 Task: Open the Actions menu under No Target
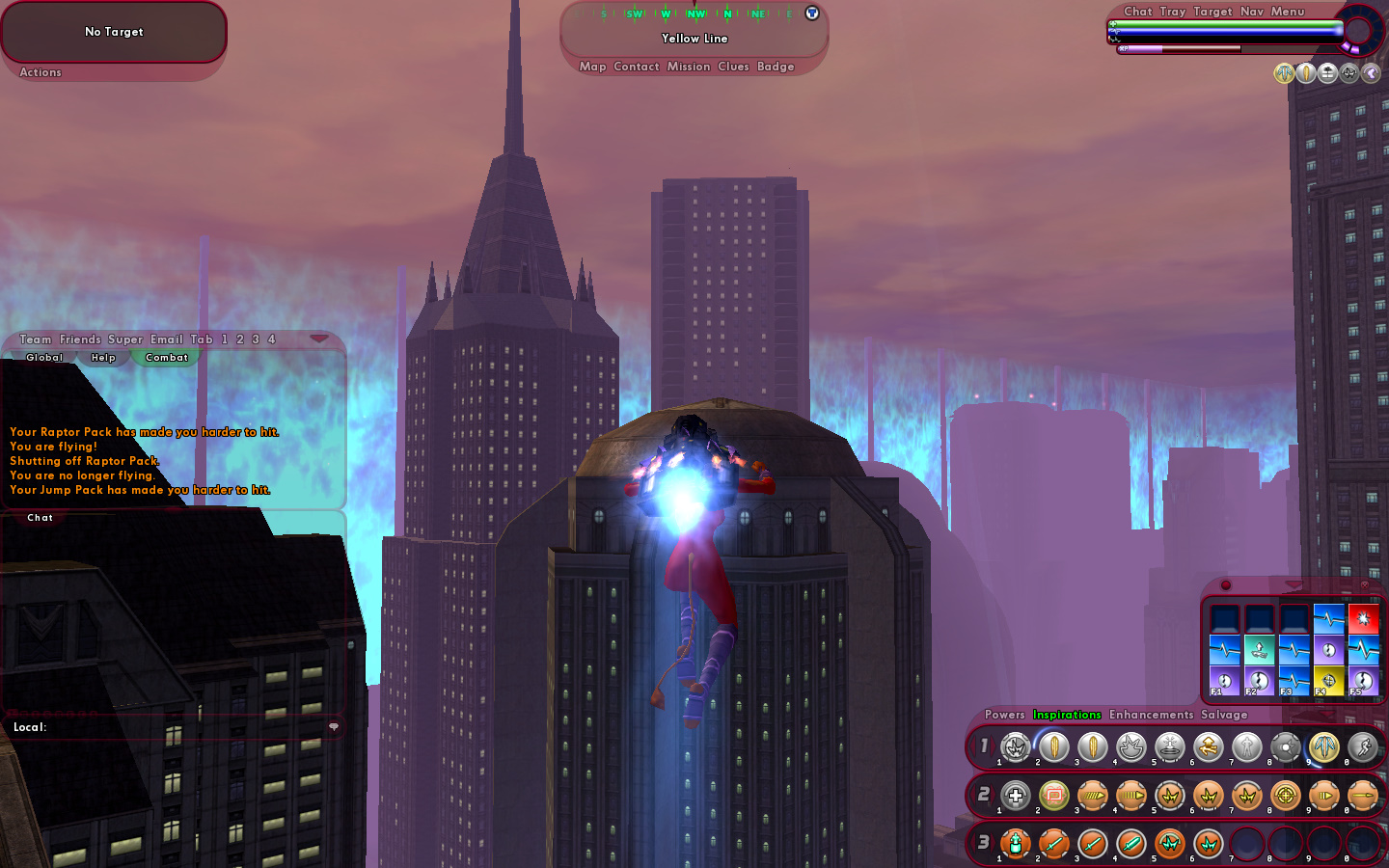pos(41,72)
